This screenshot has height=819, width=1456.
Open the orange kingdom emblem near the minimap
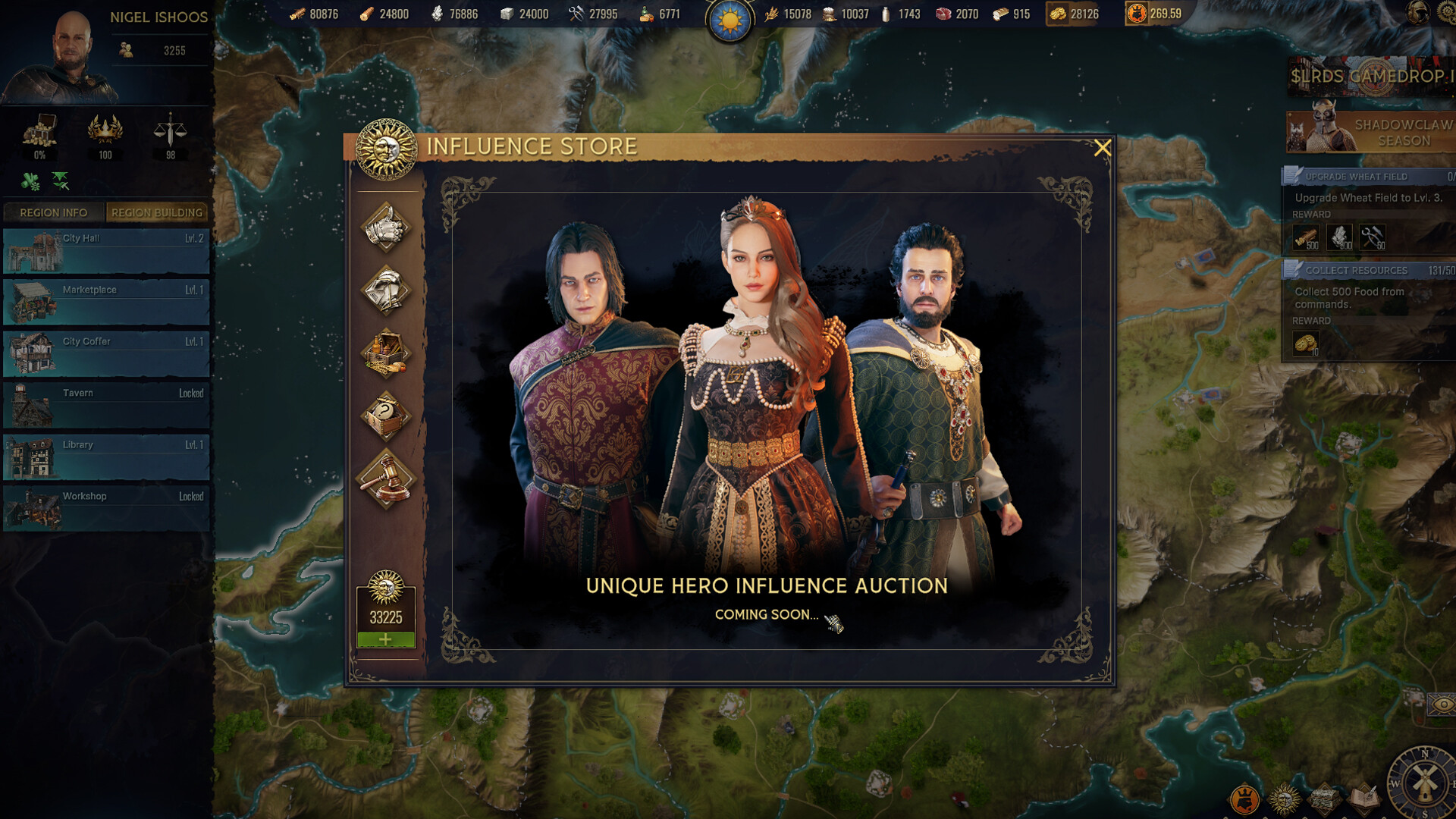click(1246, 799)
